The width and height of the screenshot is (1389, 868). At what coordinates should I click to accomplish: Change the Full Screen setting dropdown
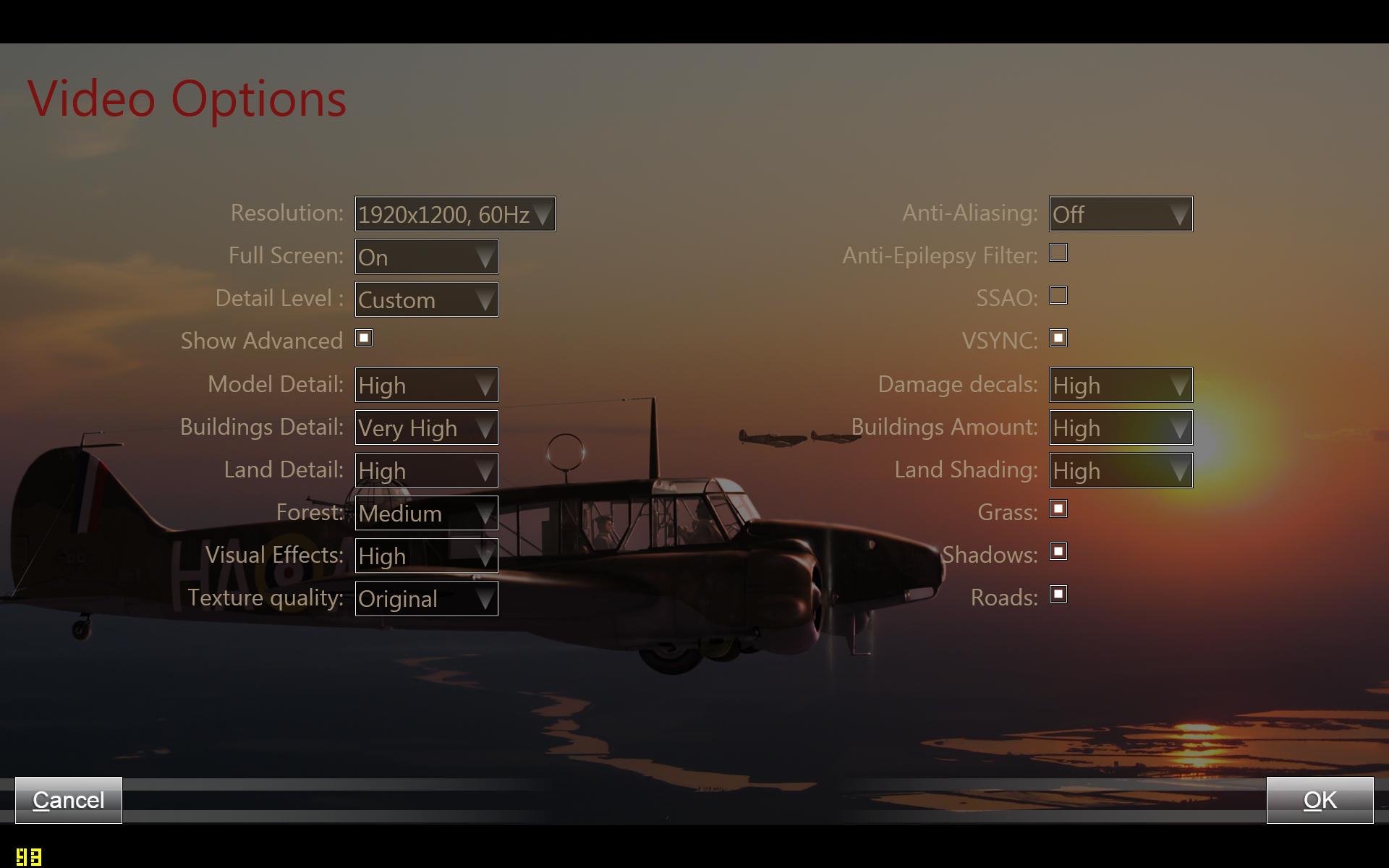[426, 257]
